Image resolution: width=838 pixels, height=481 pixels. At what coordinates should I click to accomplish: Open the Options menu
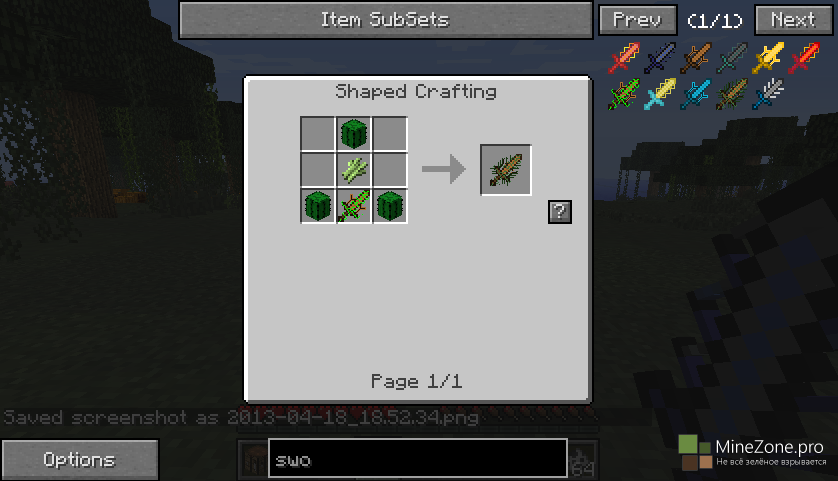[79, 460]
